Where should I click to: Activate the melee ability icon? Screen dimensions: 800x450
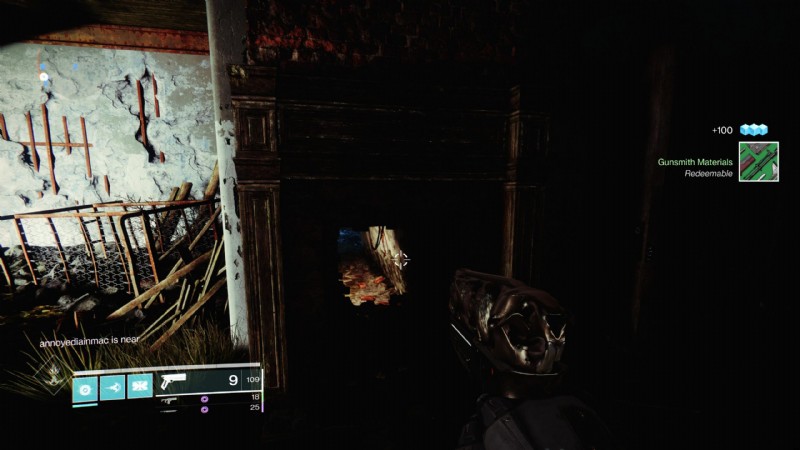click(112, 386)
